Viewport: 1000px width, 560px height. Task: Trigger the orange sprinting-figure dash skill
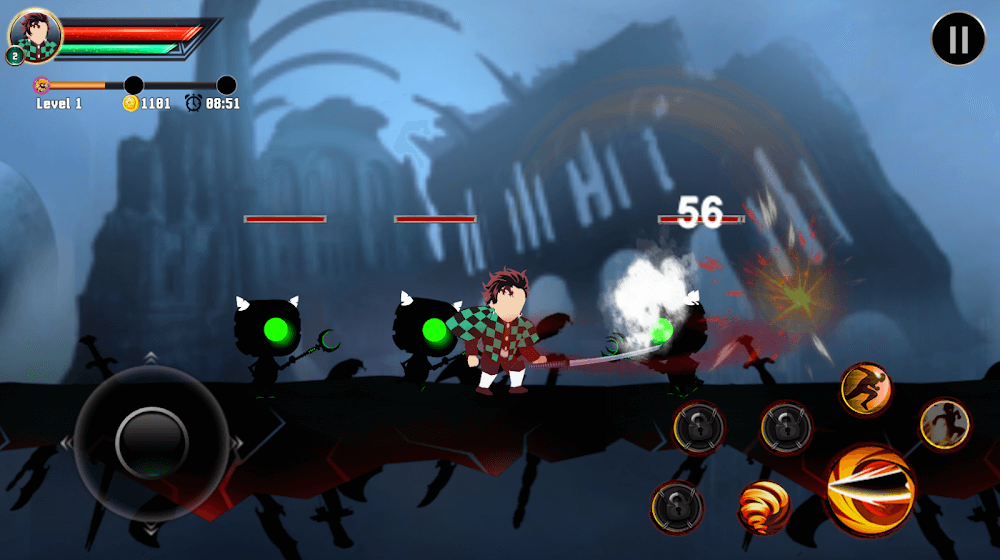pos(865,389)
